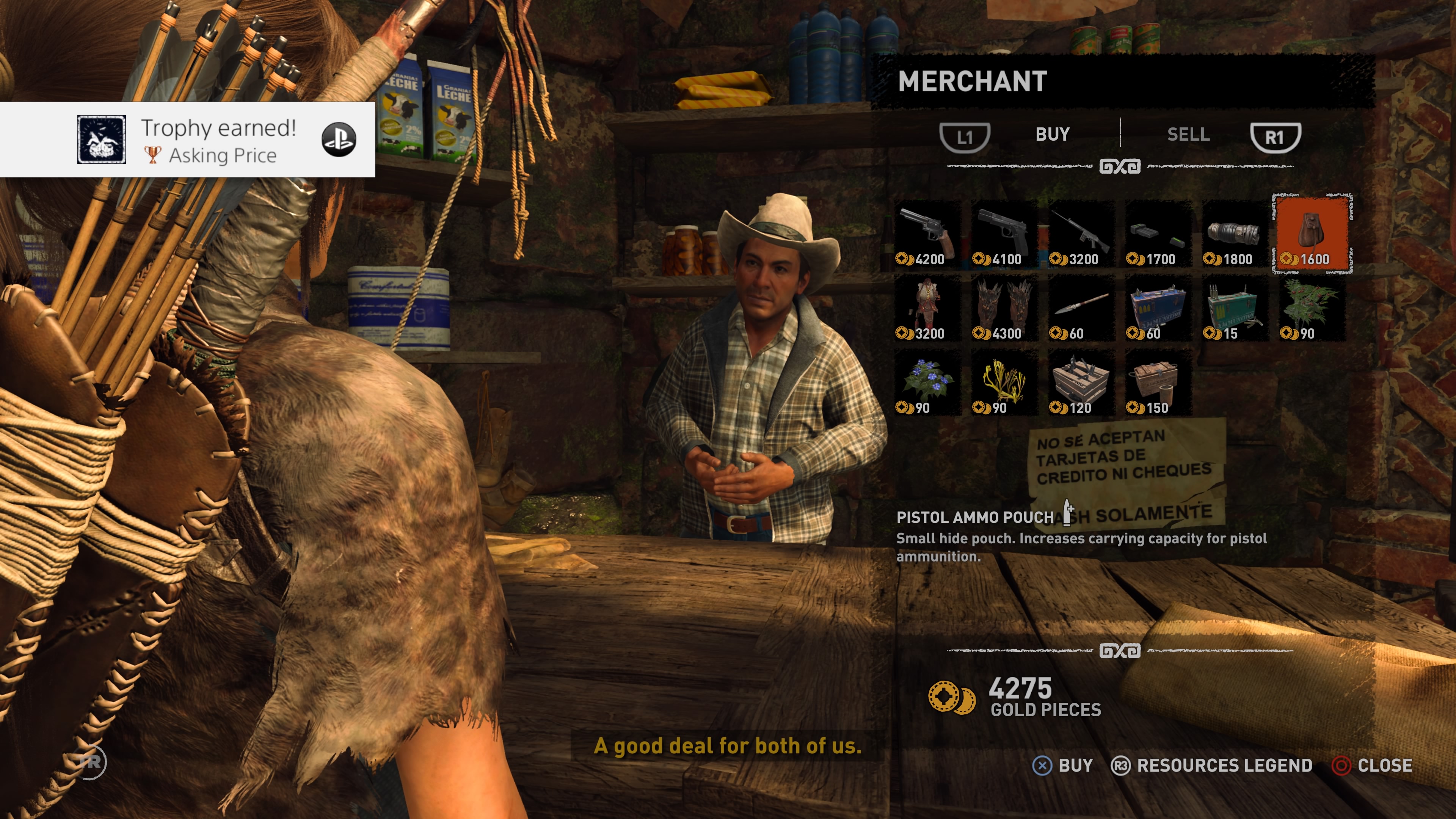Pick the arrow item priced 60
The image size is (1456, 819).
(1081, 309)
